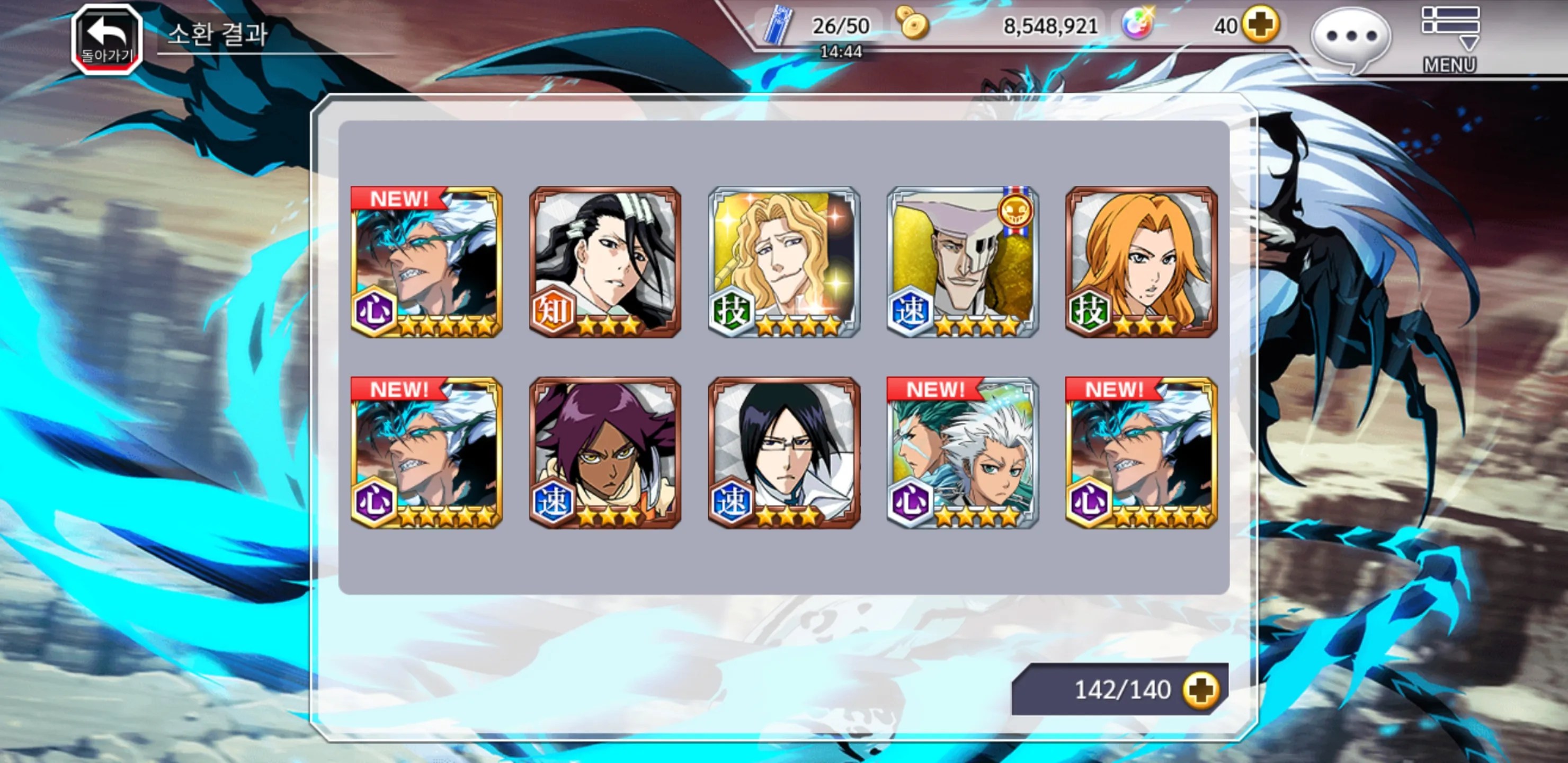Select the blonde-haired four-star character card
Viewport: 1568px width, 763px height.
pos(784,262)
